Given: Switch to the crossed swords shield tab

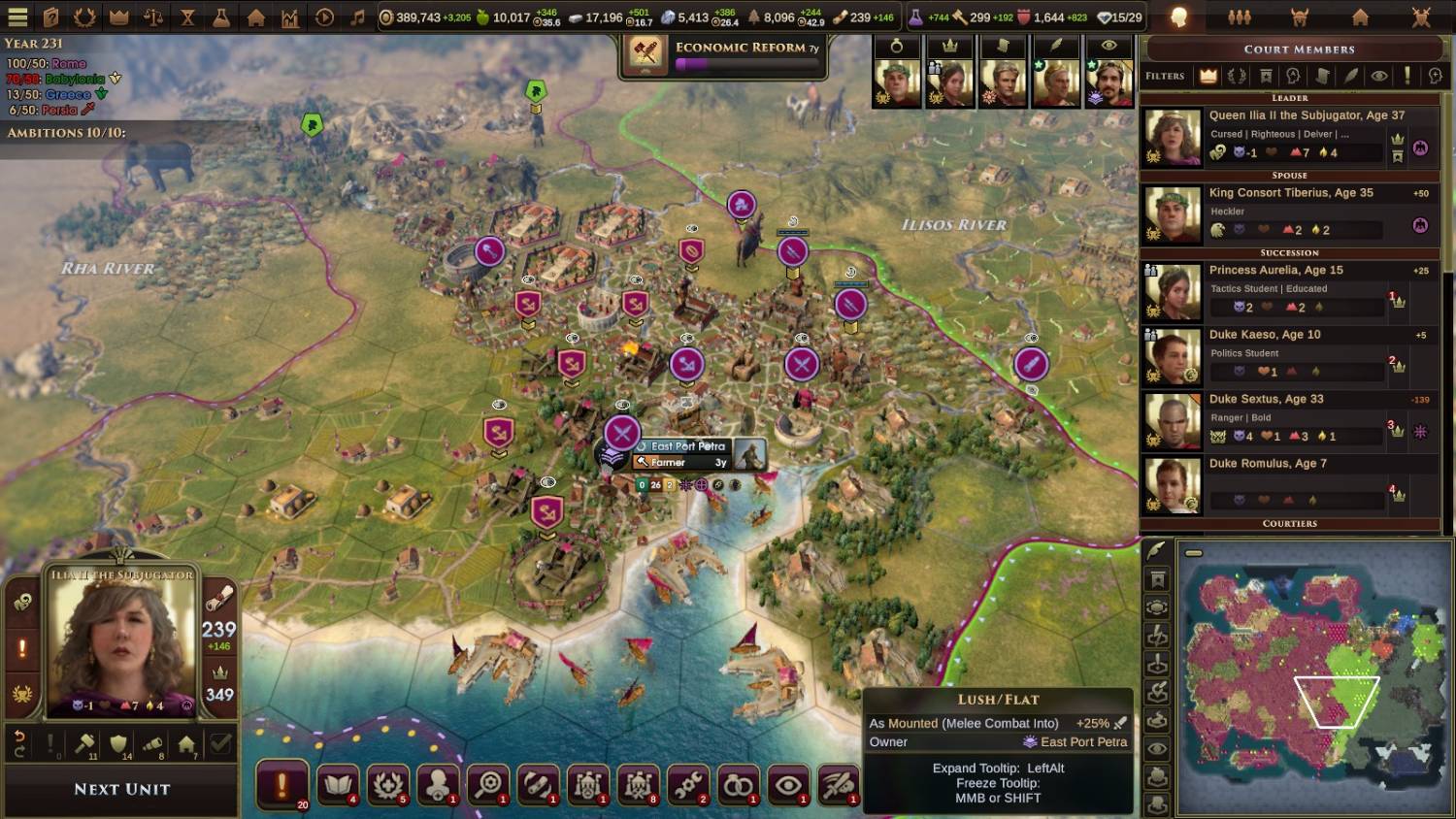Looking at the screenshot, I should (x=1421, y=17).
